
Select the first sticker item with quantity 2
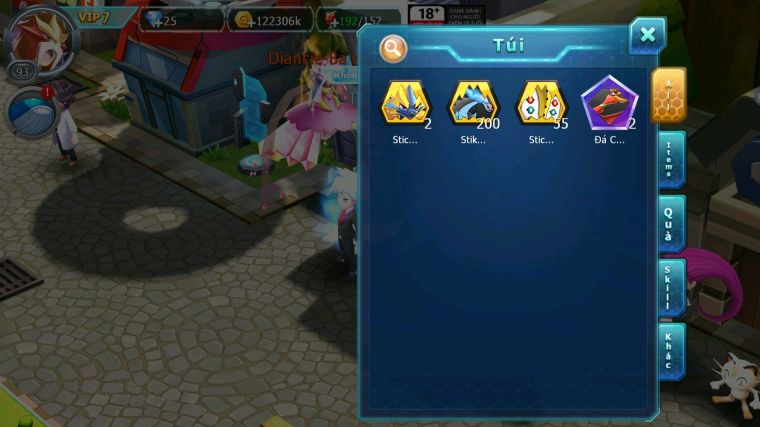[x=405, y=103]
